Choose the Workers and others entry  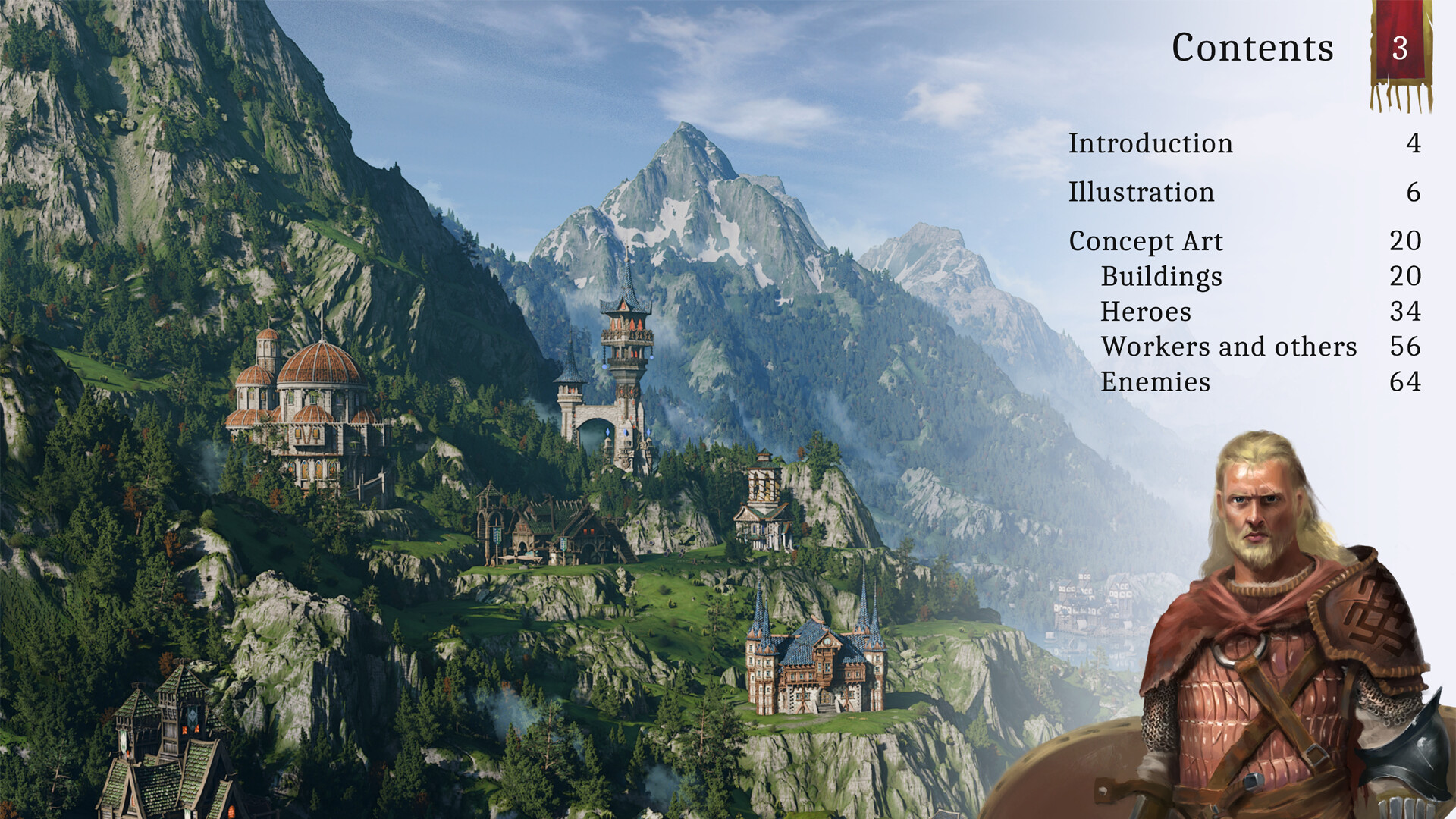1228,347
